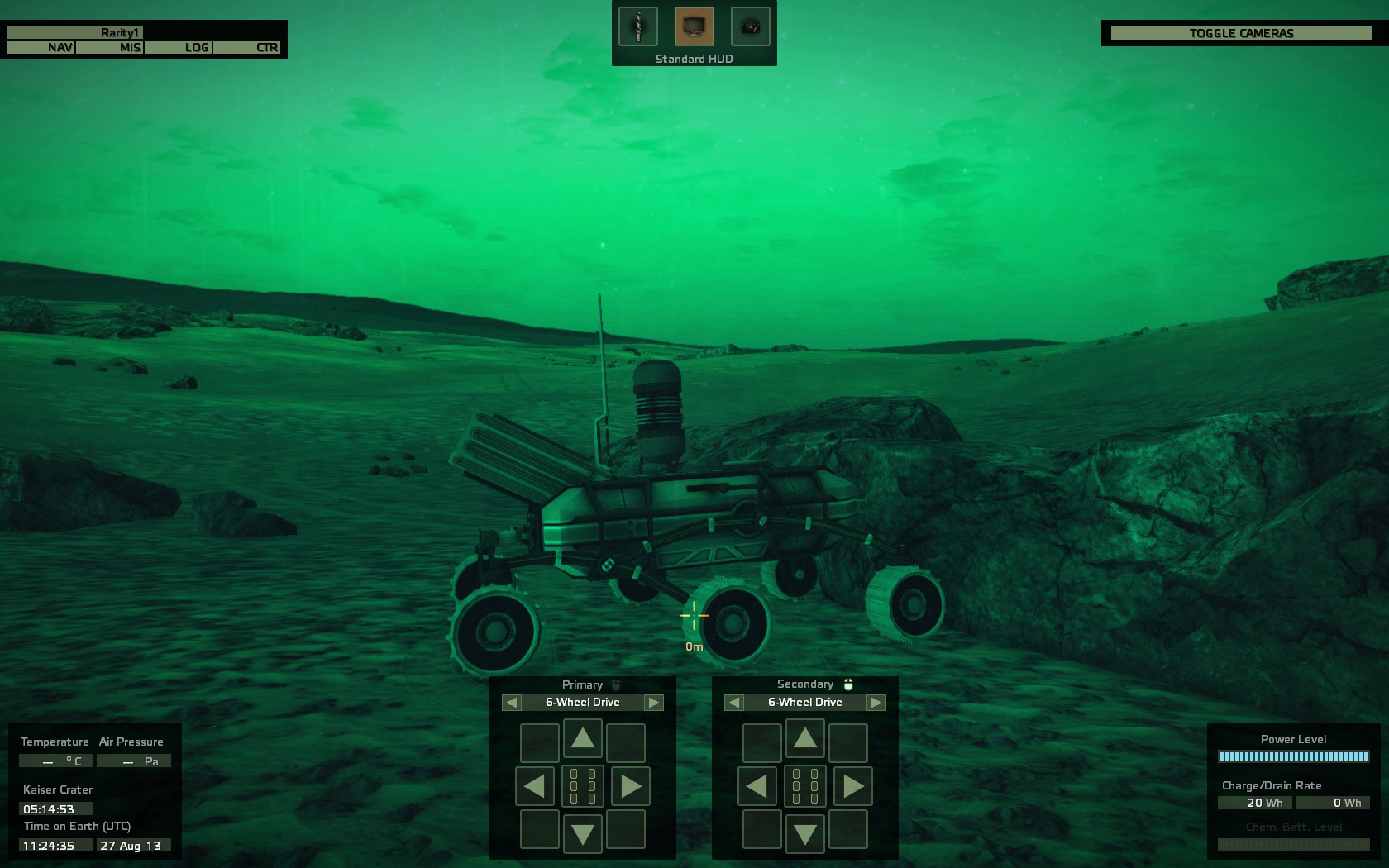Click the mouse icon next to Primary

[x=616, y=684]
